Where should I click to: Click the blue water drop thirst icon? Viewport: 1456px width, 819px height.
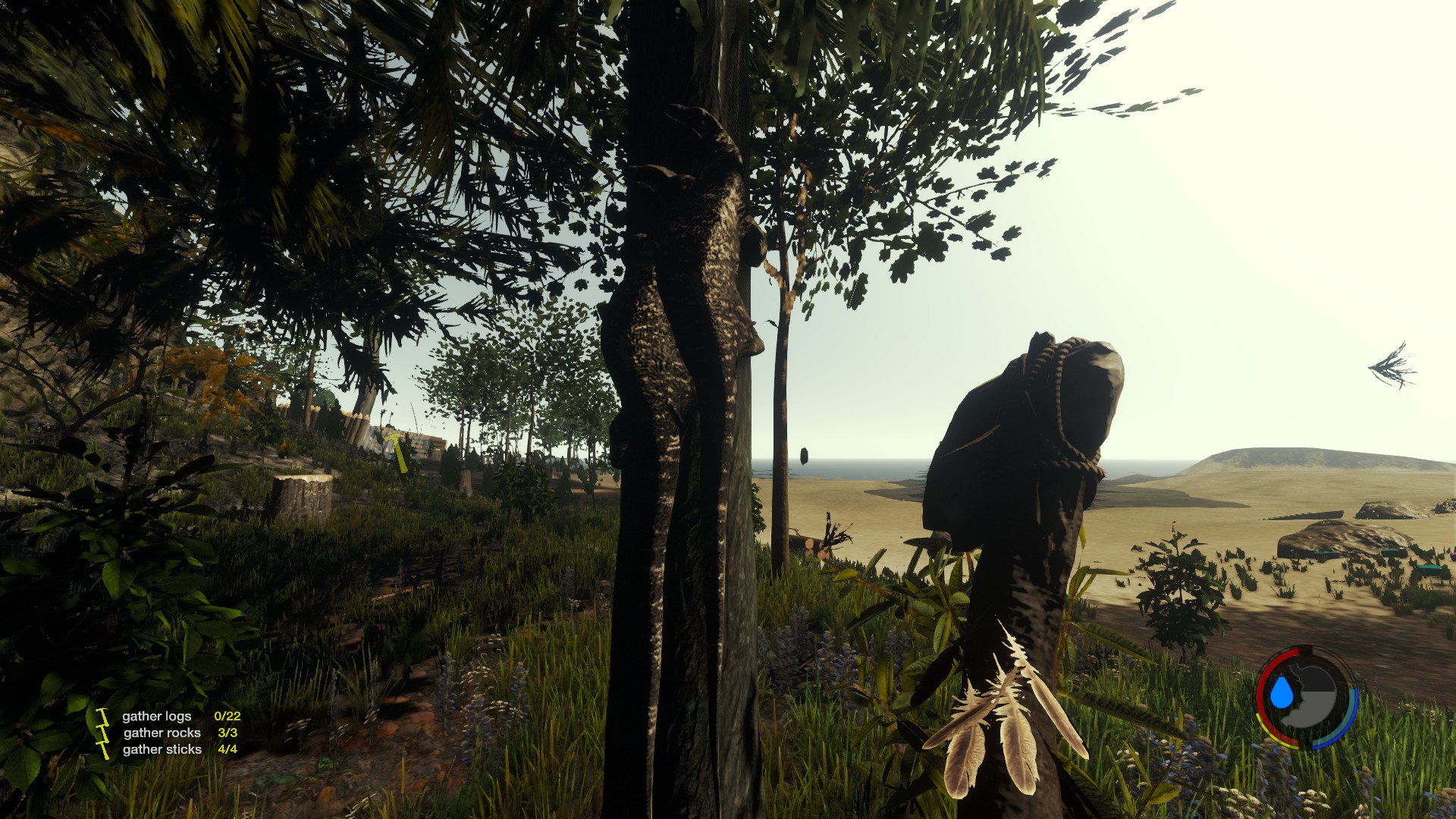1281,692
